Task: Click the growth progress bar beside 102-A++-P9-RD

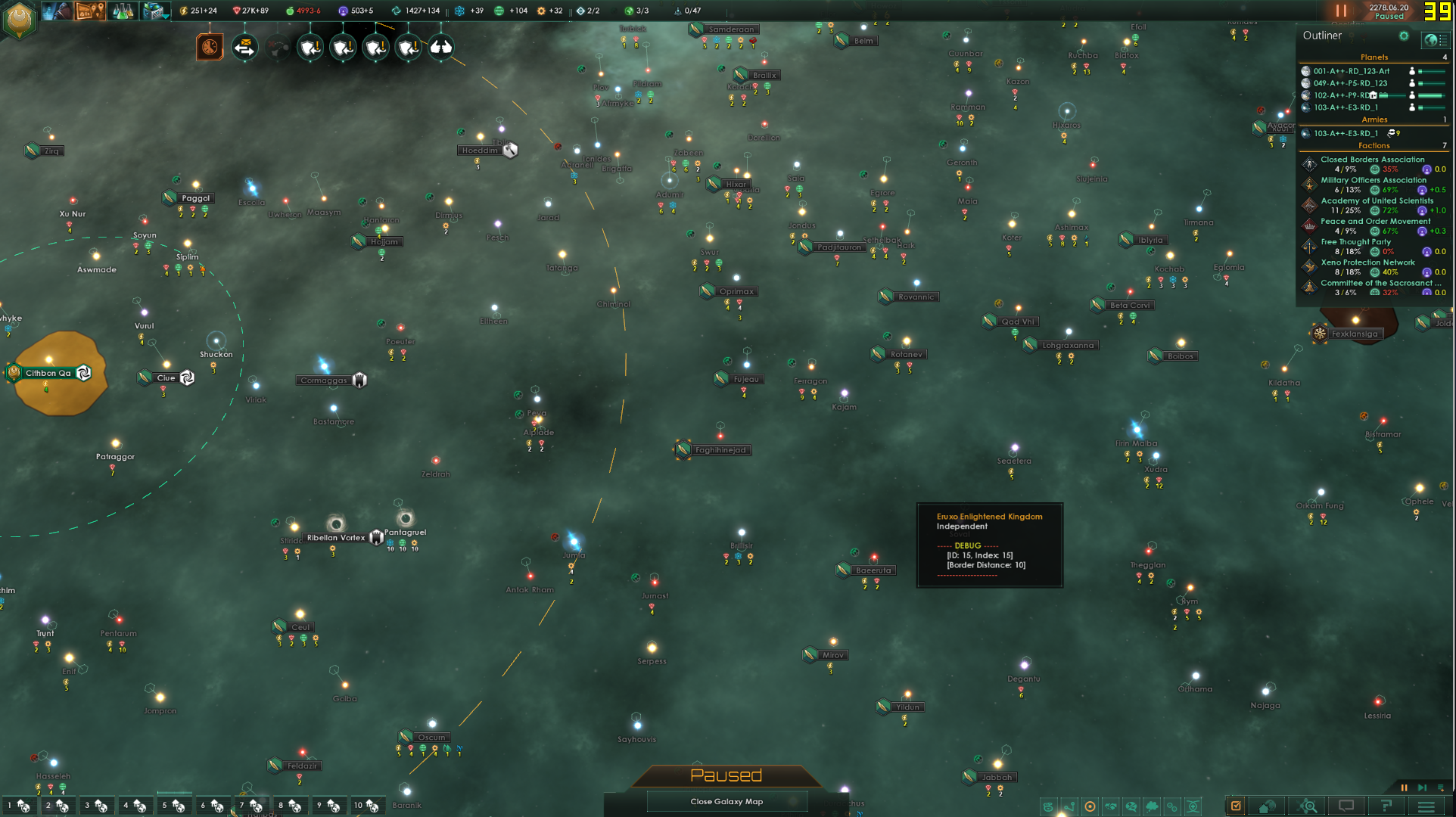Action: click(x=1431, y=94)
